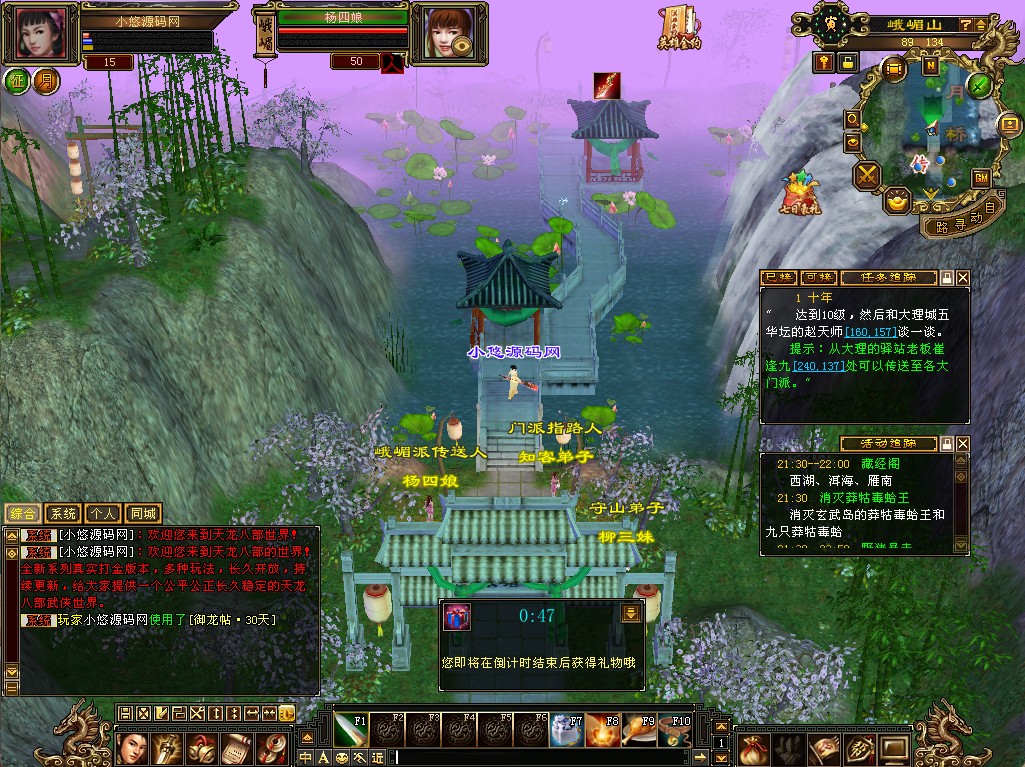
Task: Click the gold ingot shop icon
Action: click(x=898, y=203)
